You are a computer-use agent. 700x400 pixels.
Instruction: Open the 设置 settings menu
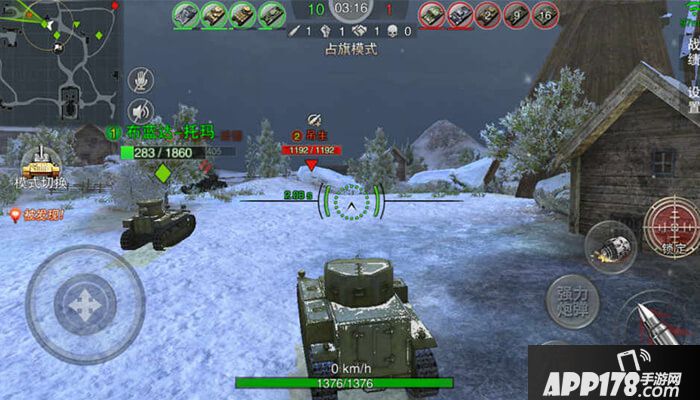coord(693,98)
